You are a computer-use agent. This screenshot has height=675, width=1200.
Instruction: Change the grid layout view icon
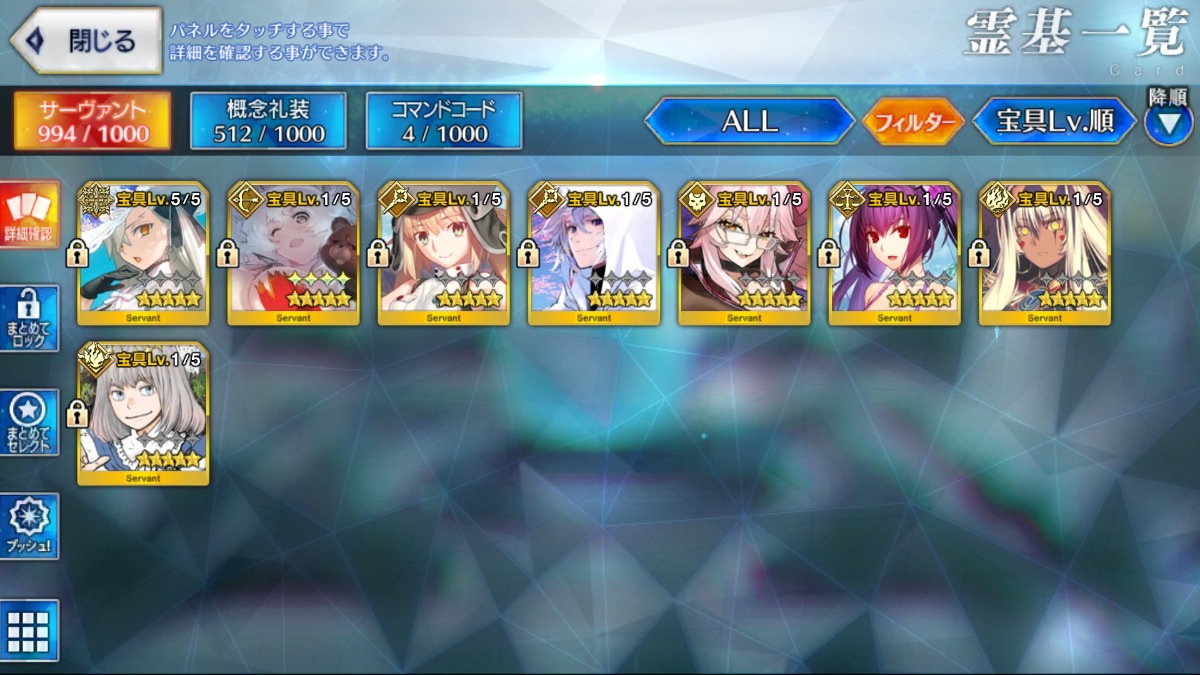coord(29,630)
